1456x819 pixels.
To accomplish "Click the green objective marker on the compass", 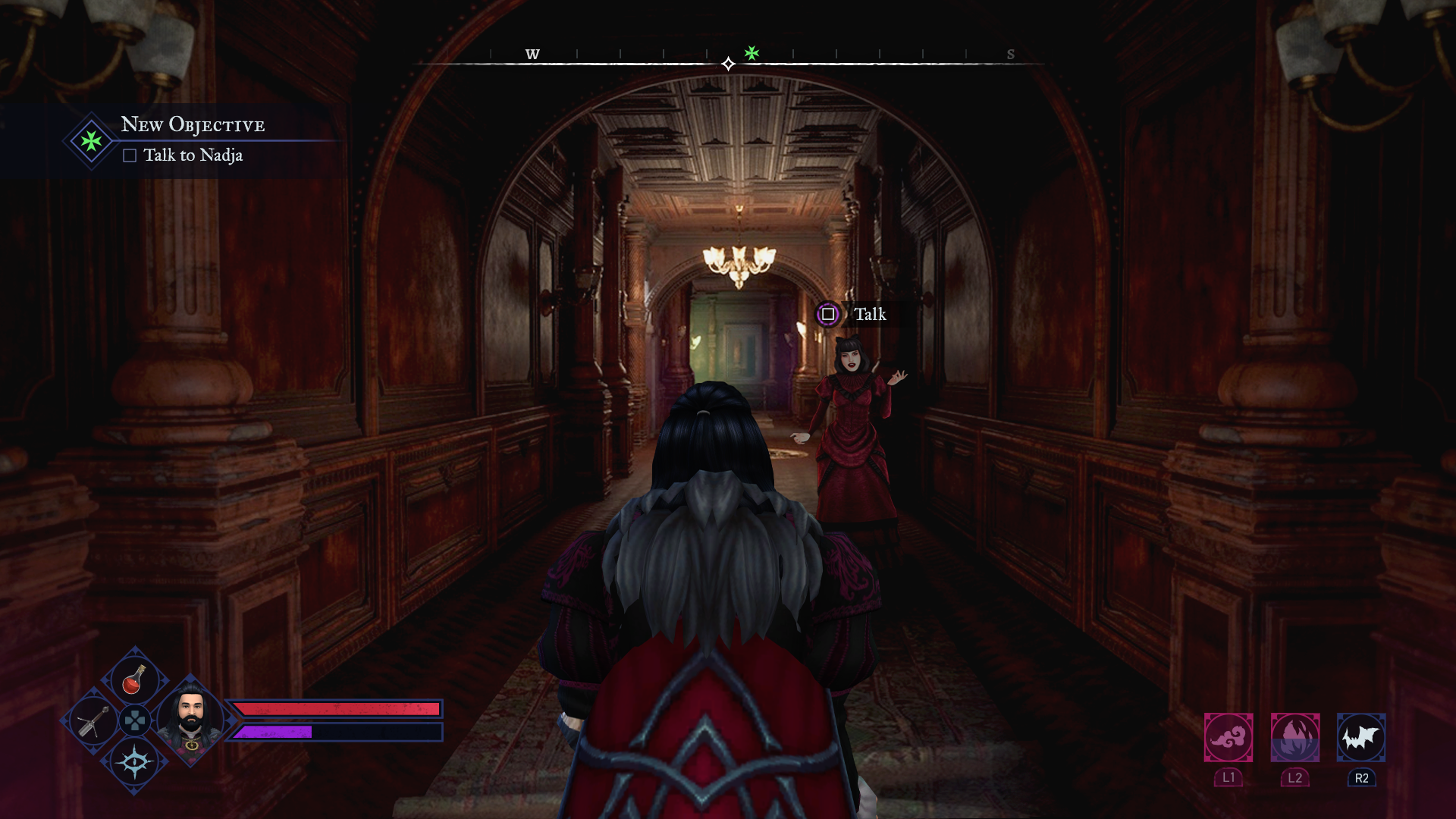I will [x=752, y=52].
